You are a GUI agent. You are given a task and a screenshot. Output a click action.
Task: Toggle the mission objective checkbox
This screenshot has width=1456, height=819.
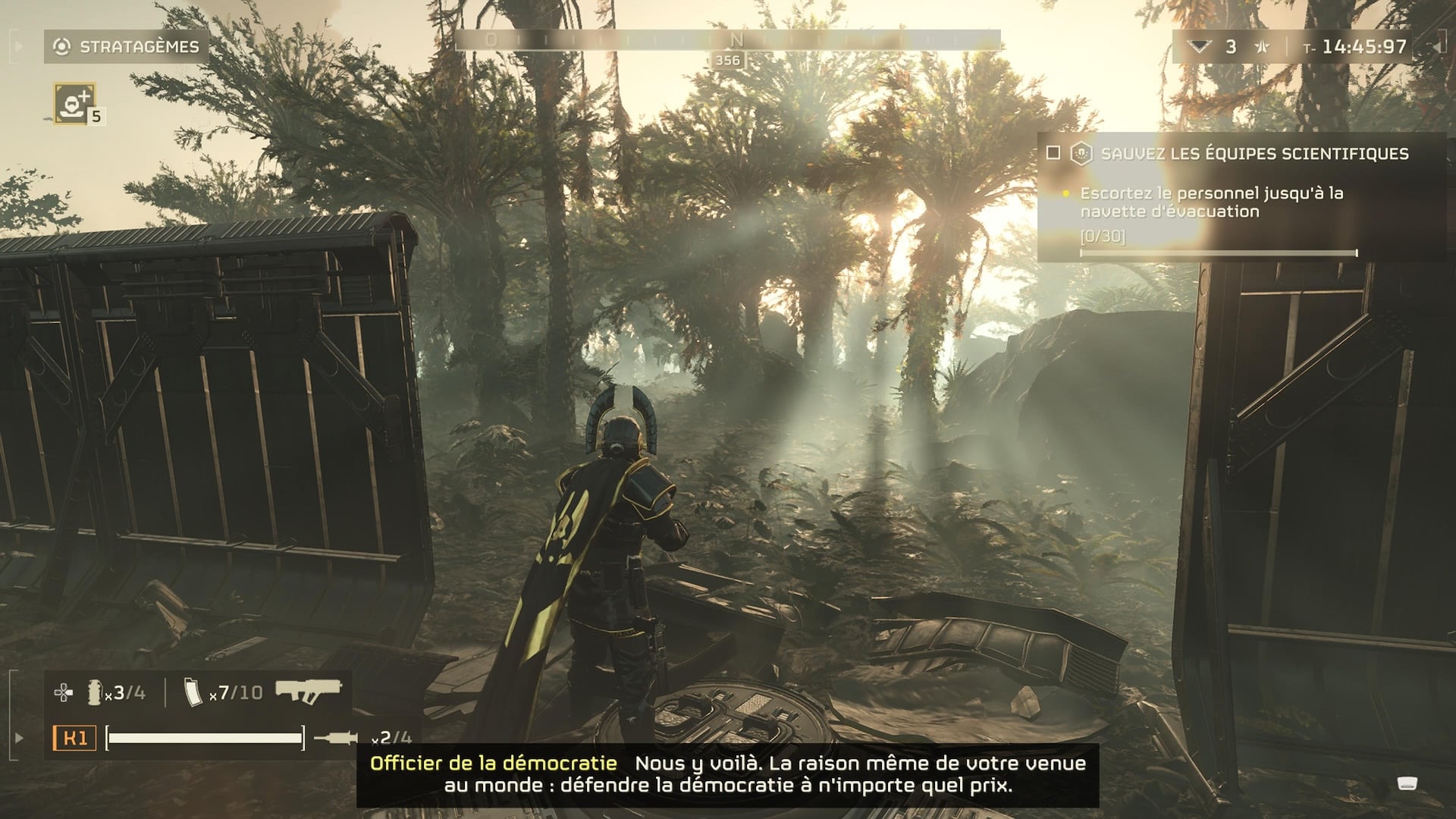1053,153
